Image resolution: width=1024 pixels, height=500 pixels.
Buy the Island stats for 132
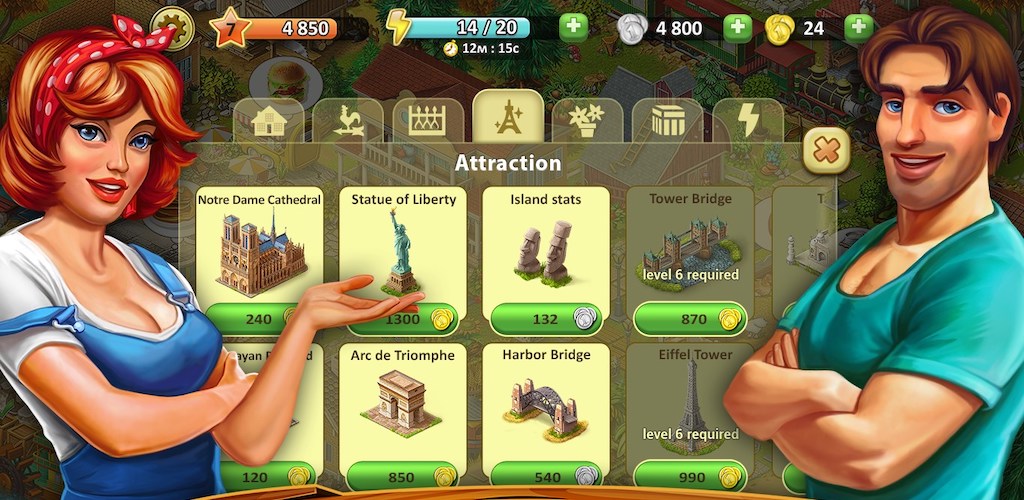click(546, 319)
